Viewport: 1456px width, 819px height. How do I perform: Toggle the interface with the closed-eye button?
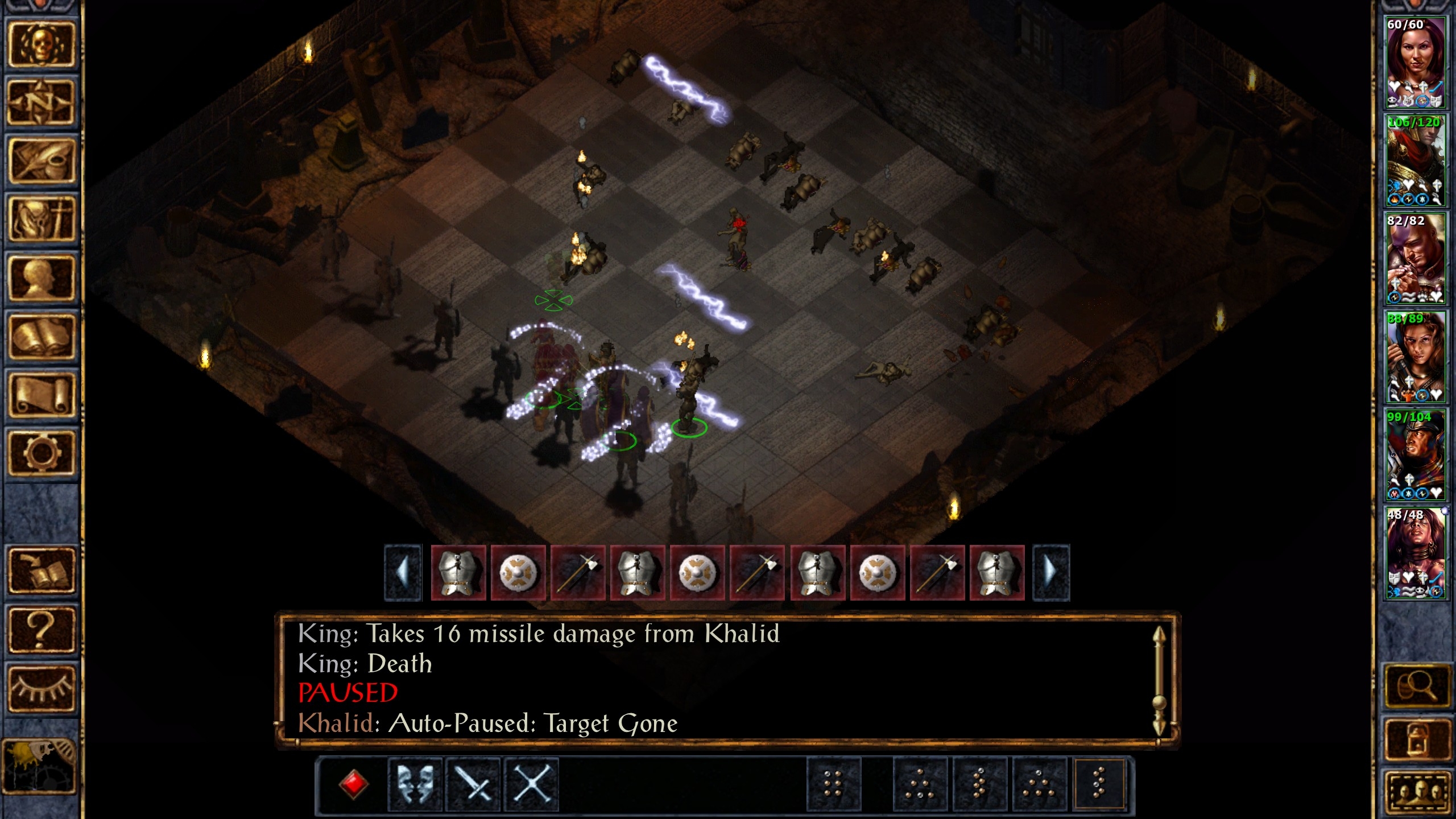pos(41,688)
